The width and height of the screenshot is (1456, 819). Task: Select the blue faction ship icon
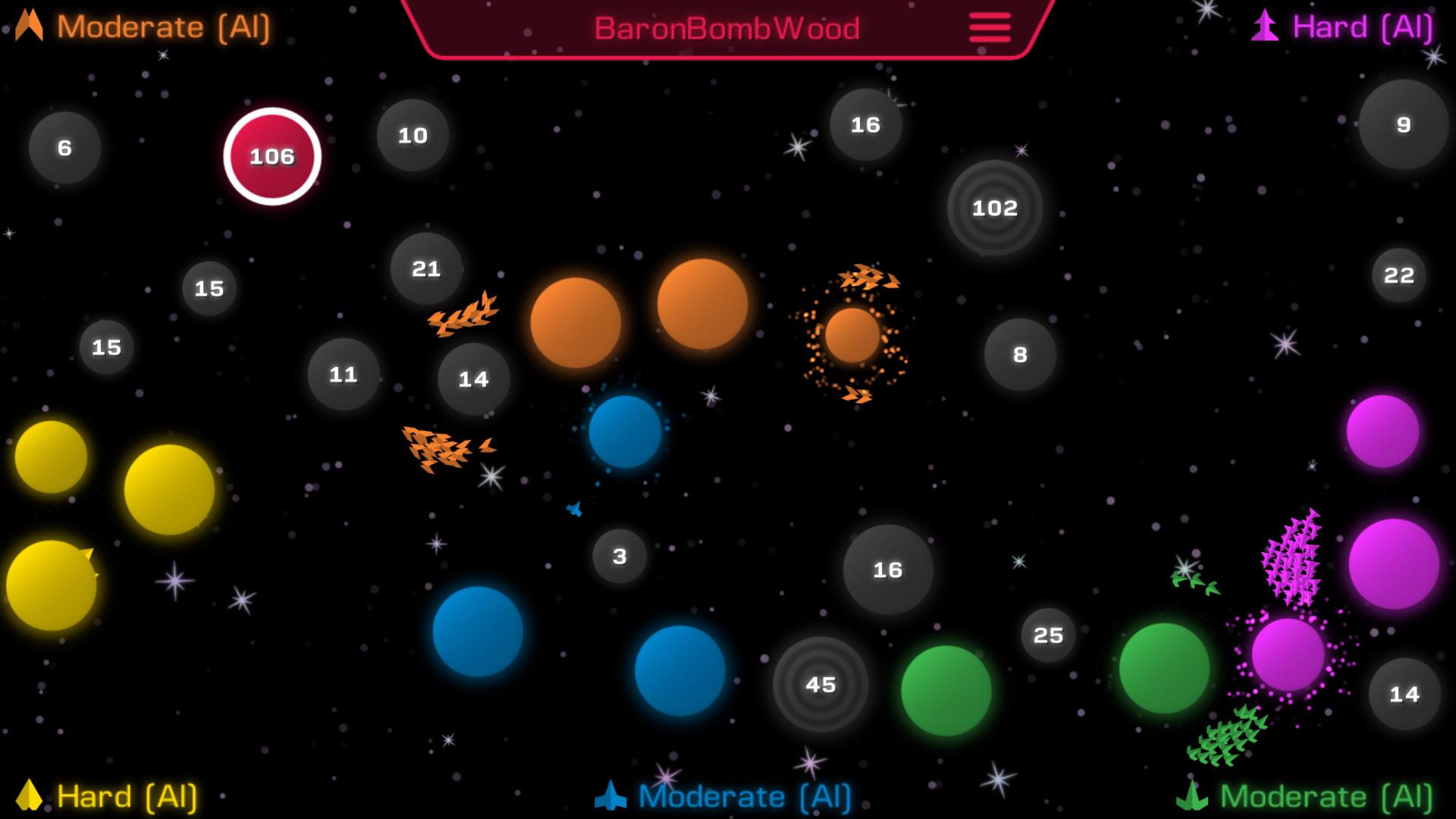click(x=611, y=796)
